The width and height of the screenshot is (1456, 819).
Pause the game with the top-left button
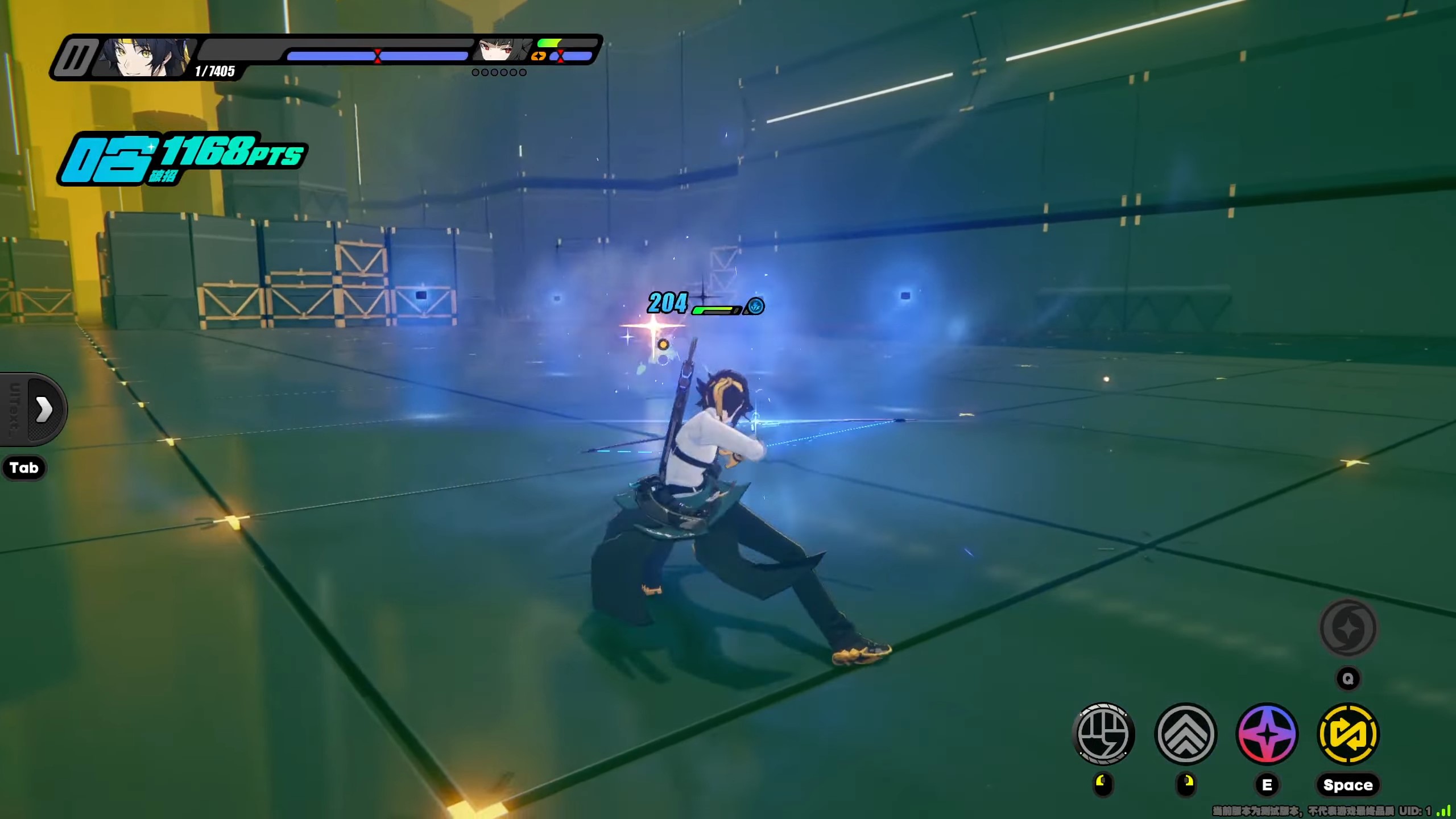click(x=74, y=57)
